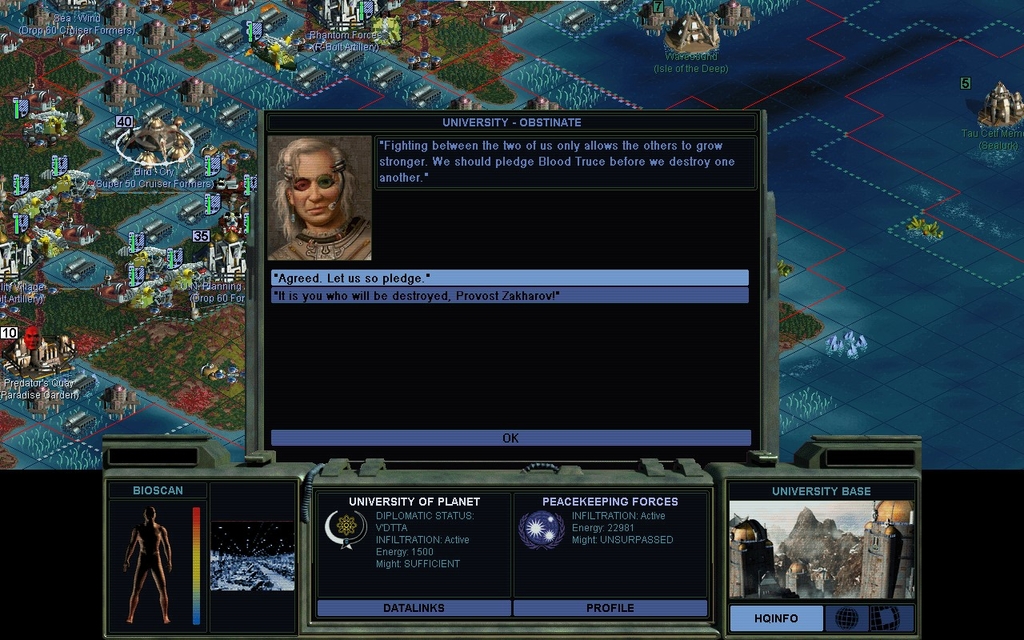The height and width of the screenshot is (640, 1024).
Task: Click the globe icon button
Action: click(x=846, y=618)
